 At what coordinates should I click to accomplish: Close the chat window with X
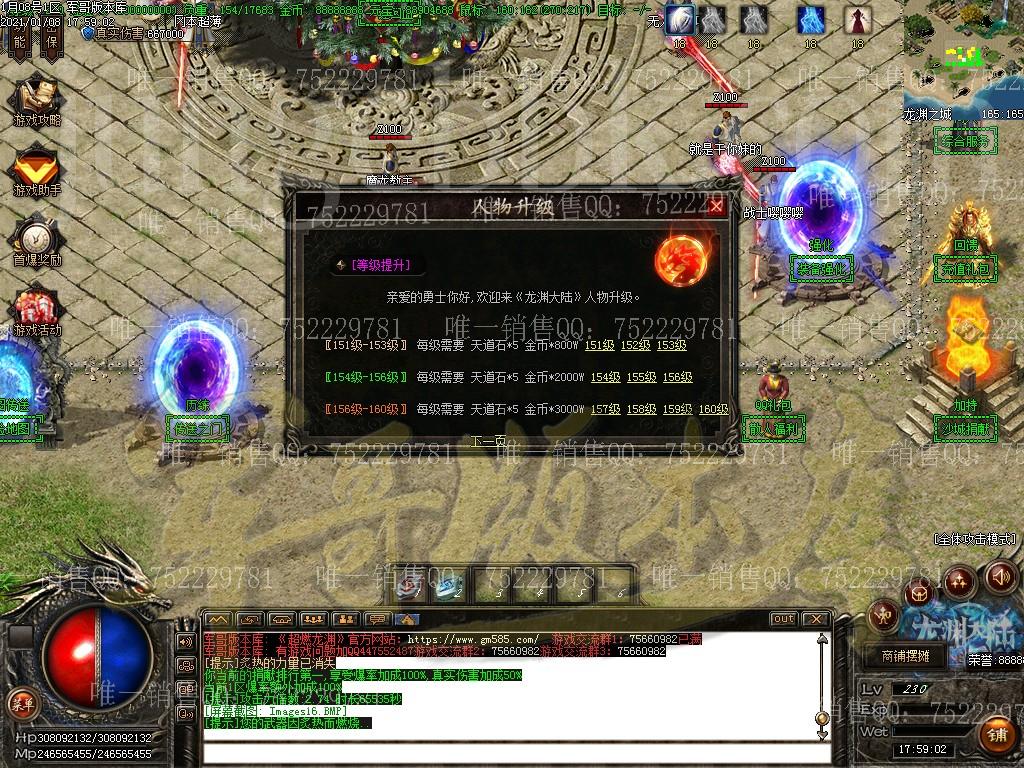pyautogui.click(x=815, y=619)
